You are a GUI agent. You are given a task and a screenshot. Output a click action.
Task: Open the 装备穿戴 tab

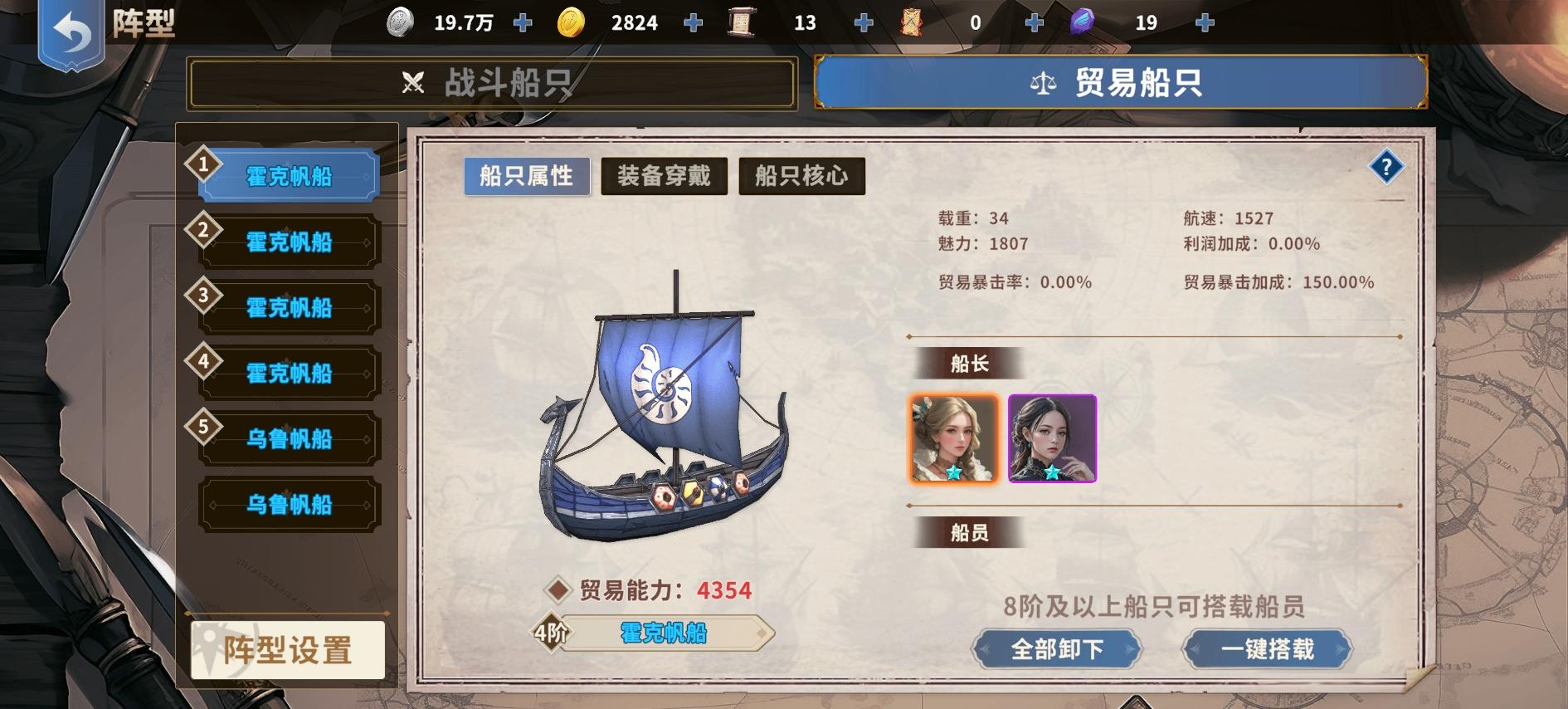tap(666, 176)
